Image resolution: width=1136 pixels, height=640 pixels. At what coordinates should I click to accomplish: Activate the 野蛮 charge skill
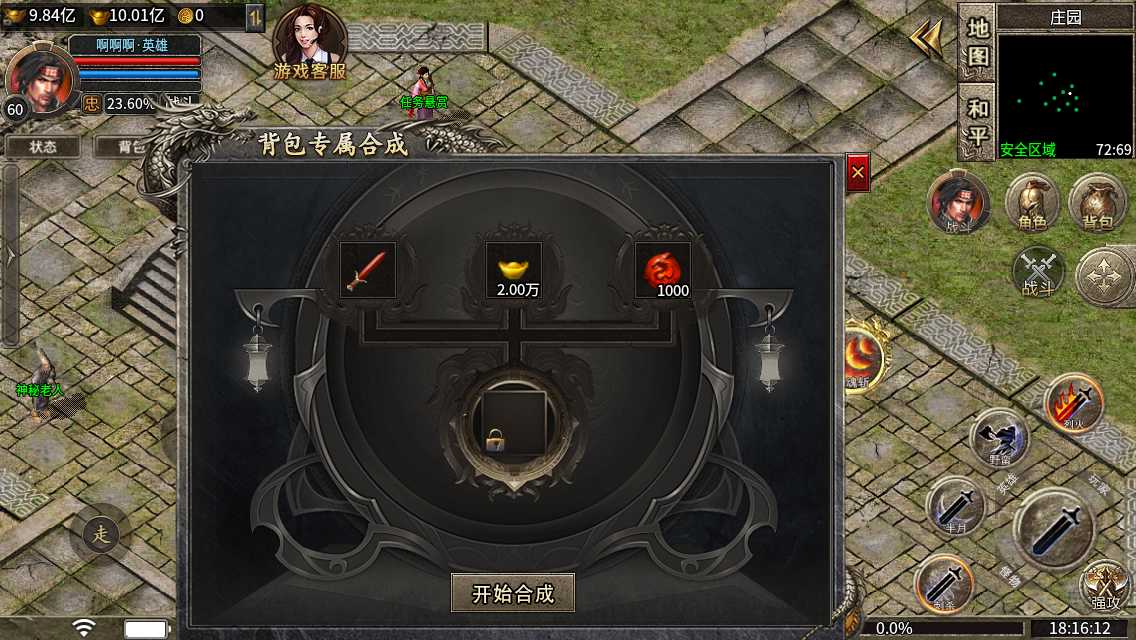[x=999, y=437]
